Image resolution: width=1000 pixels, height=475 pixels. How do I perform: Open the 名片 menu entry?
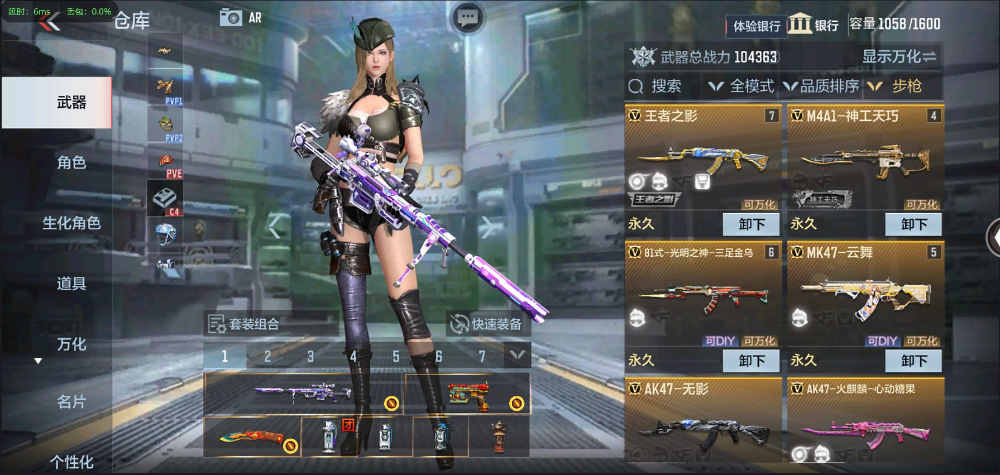(71, 401)
